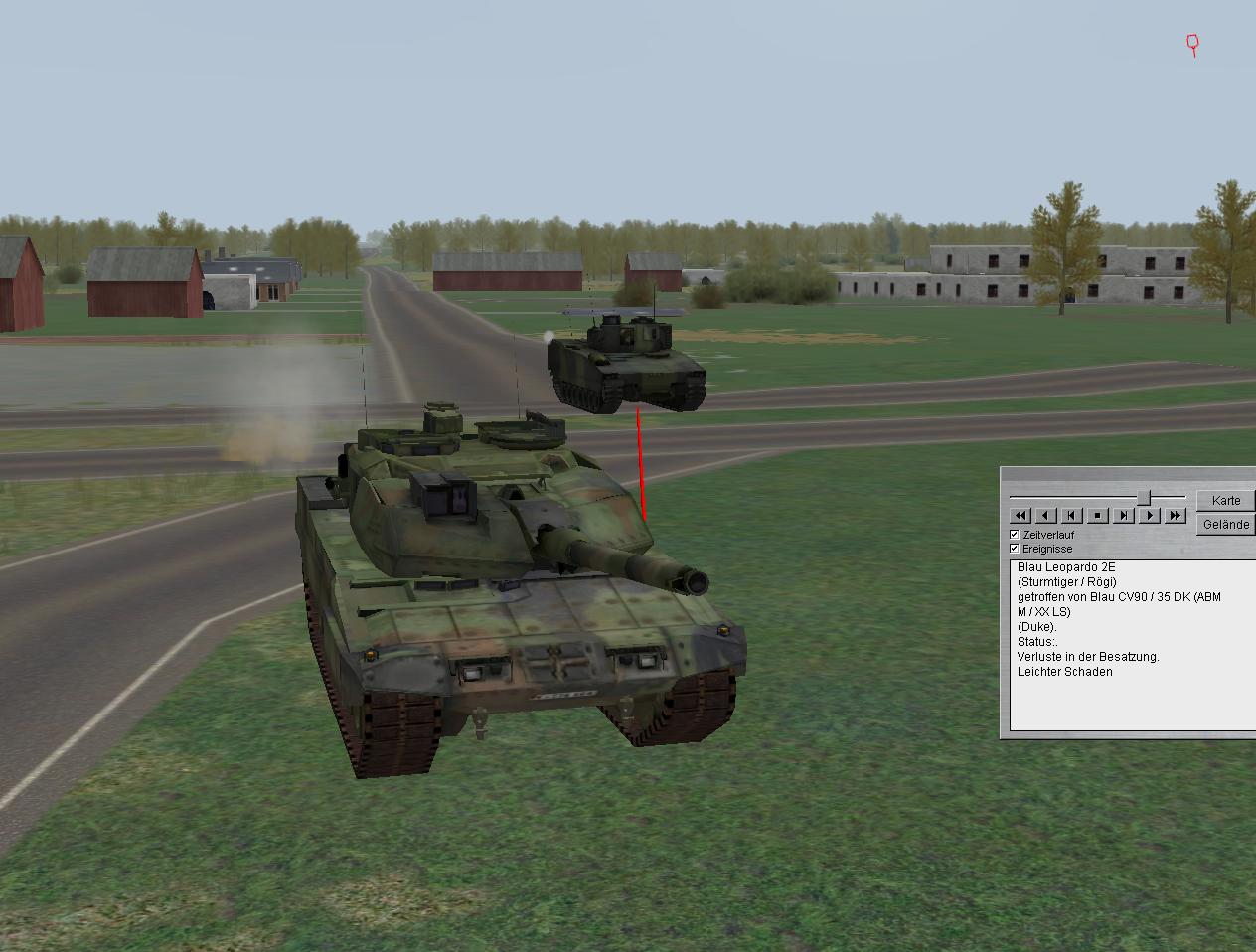This screenshot has height=952, width=1256.
Task: Click the replay timeline slider handle
Action: pos(1145,496)
